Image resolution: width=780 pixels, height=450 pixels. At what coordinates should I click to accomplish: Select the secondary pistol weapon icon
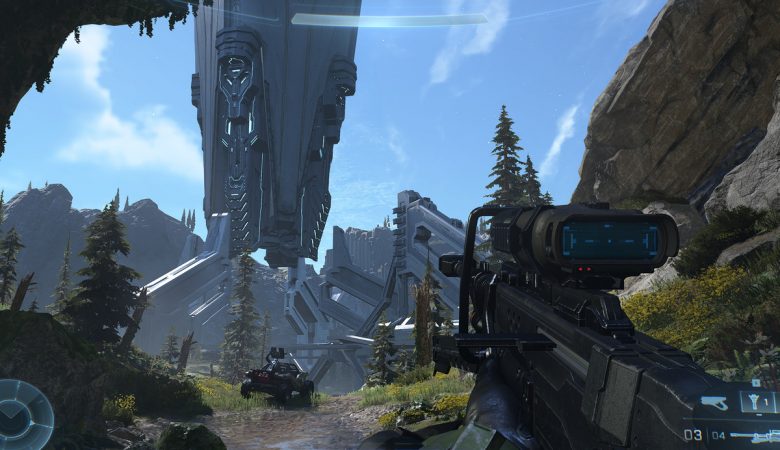[x=715, y=403]
